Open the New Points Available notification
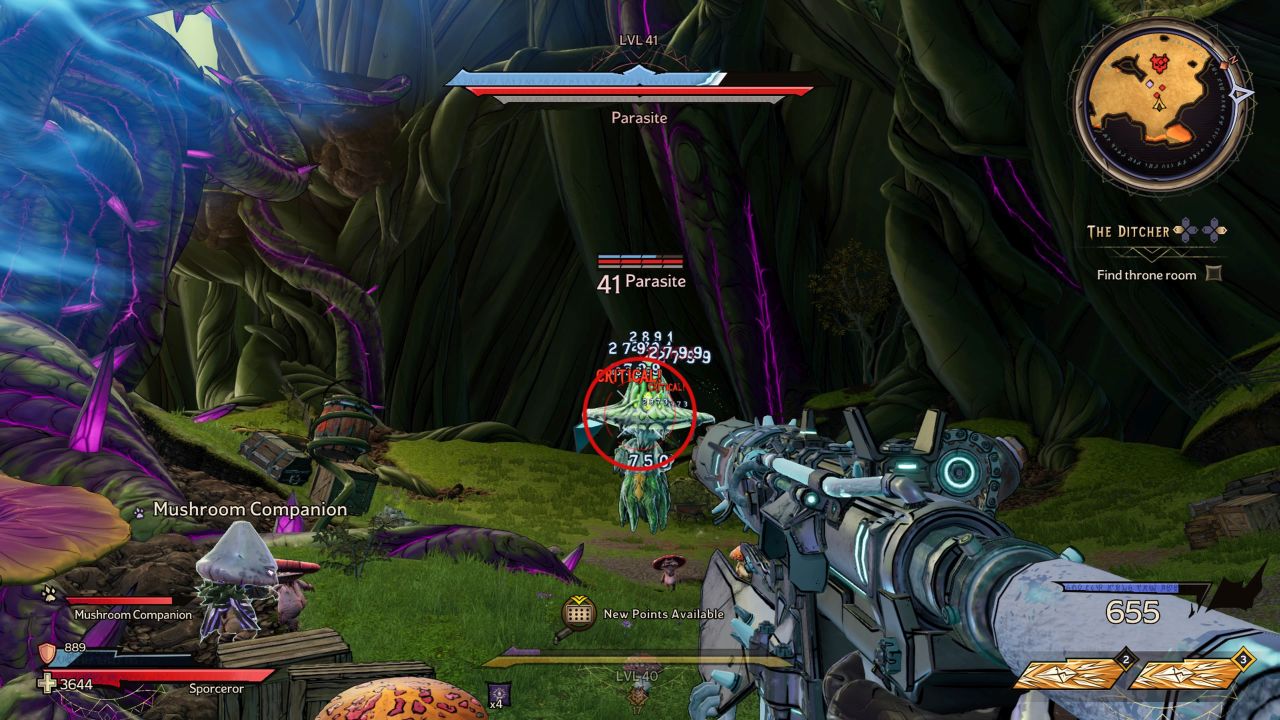The height and width of the screenshot is (720, 1280). [x=579, y=614]
